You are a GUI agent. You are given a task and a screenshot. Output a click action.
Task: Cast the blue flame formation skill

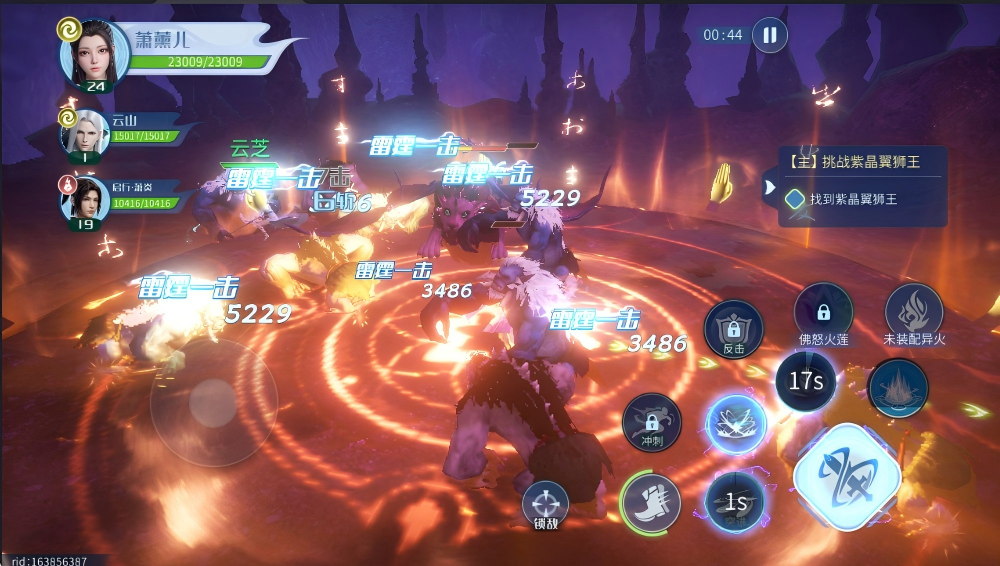point(897,389)
